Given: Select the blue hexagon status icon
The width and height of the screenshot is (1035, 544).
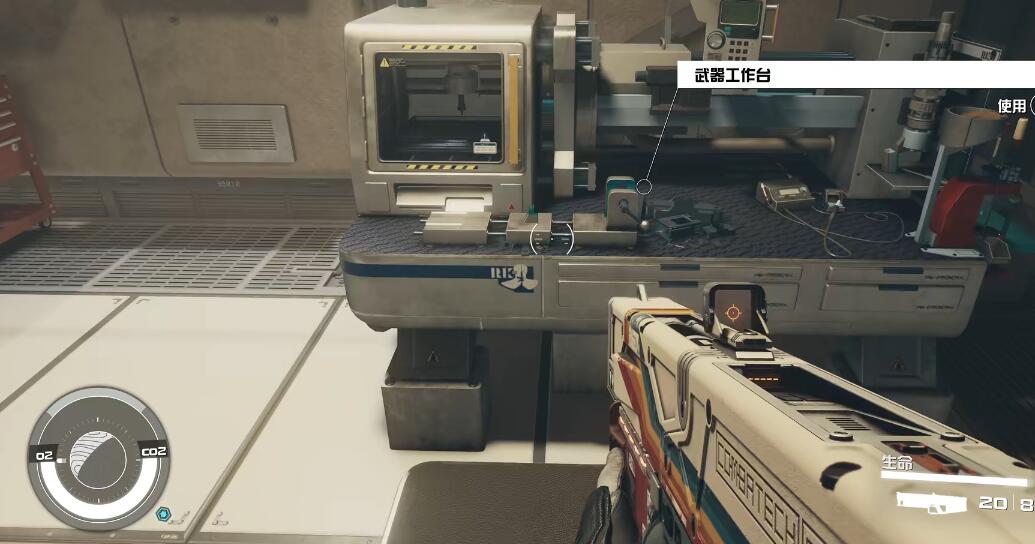Looking at the screenshot, I should pyautogui.click(x=164, y=515).
